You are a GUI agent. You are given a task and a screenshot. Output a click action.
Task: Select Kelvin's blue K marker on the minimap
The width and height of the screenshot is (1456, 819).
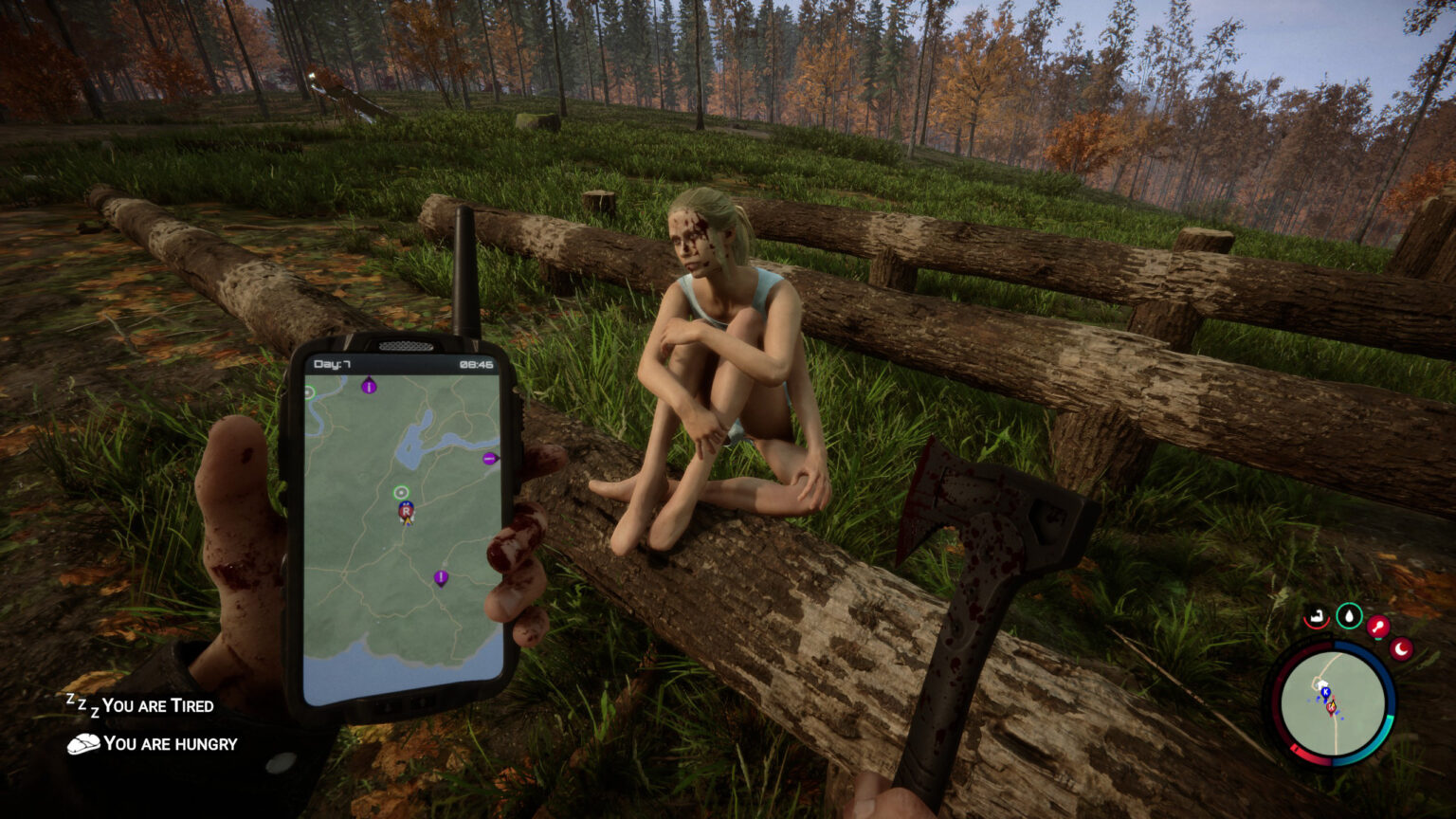click(x=1326, y=692)
